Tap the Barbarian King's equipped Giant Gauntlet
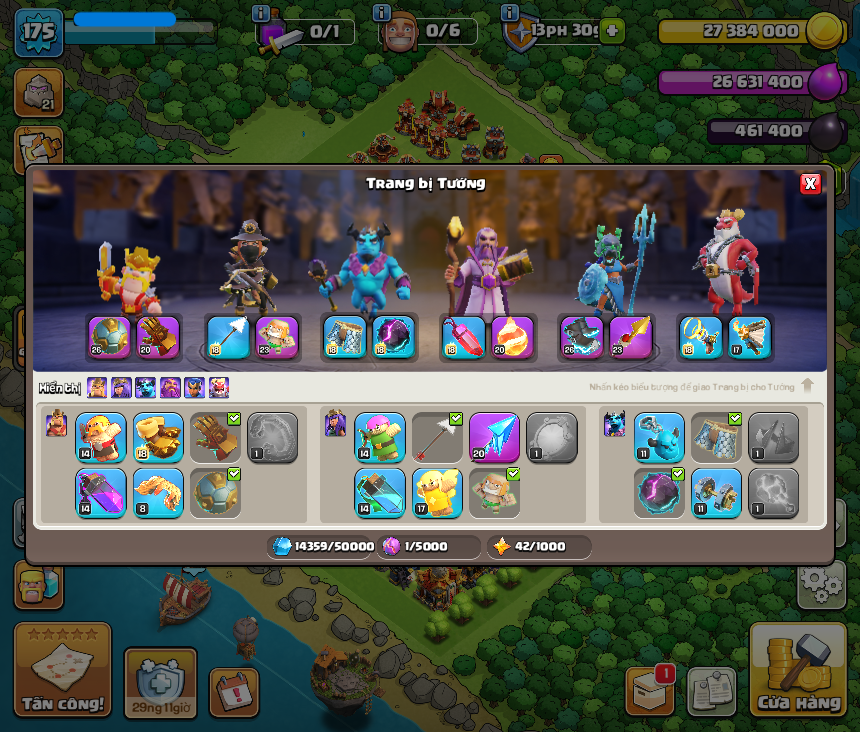This screenshot has height=732, width=860. [158, 338]
